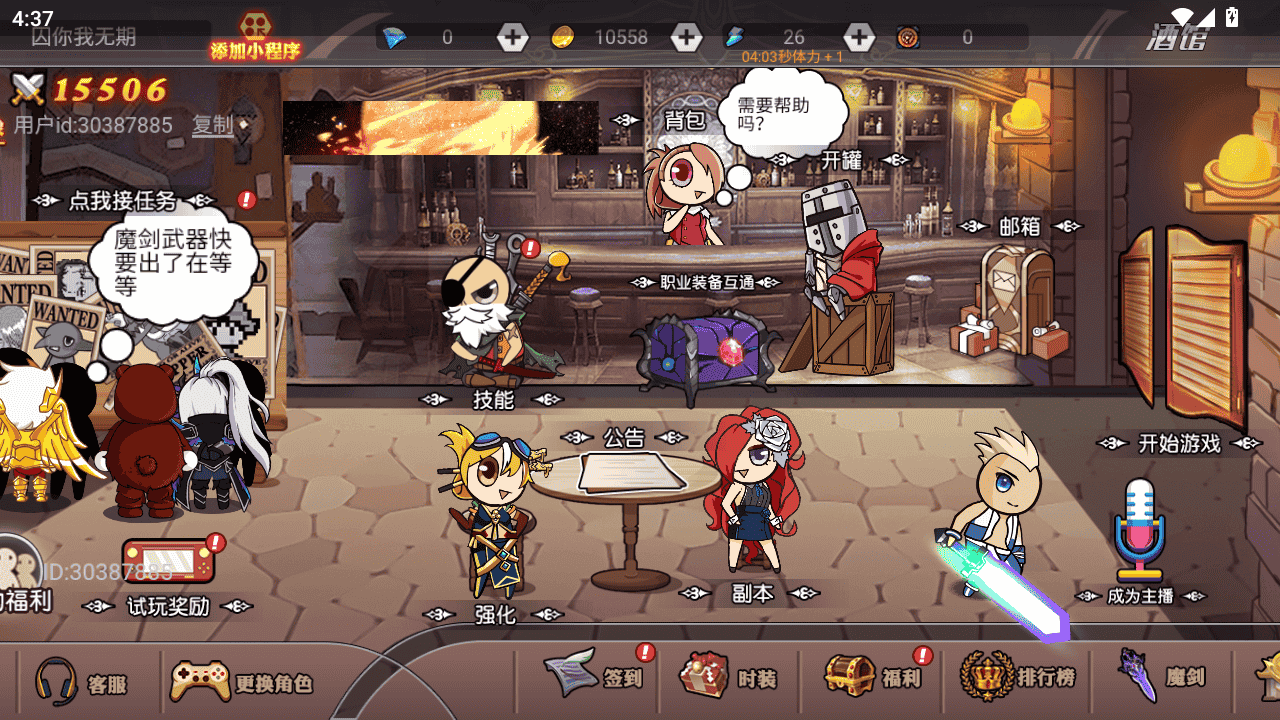This screenshot has height=720, width=1280.
Task: Copy the user ID with 复制
Action: click(212, 126)
